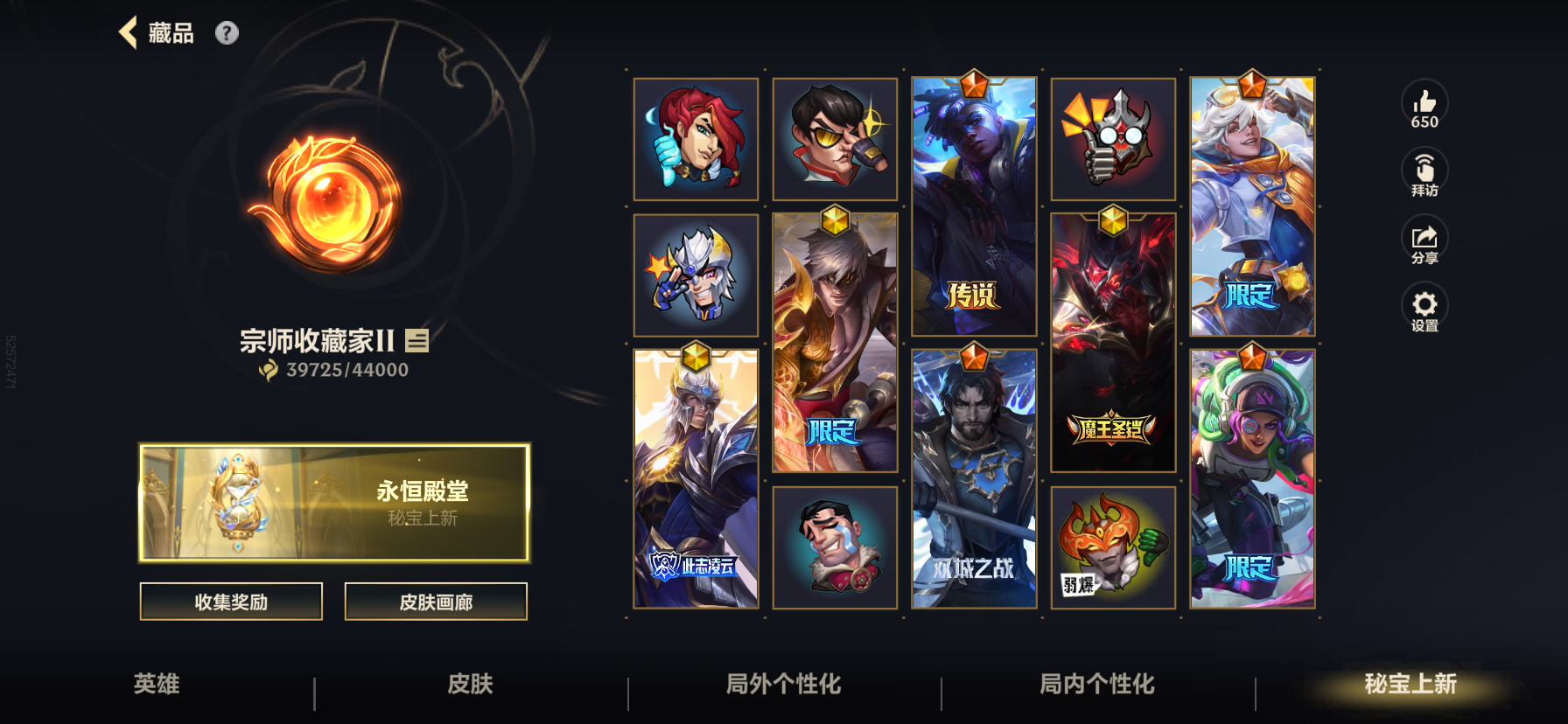Click the question mark help icon beside 藏品
This screenshot has width=1568, height=724.
pyautogui.click(x=227, y=33)
